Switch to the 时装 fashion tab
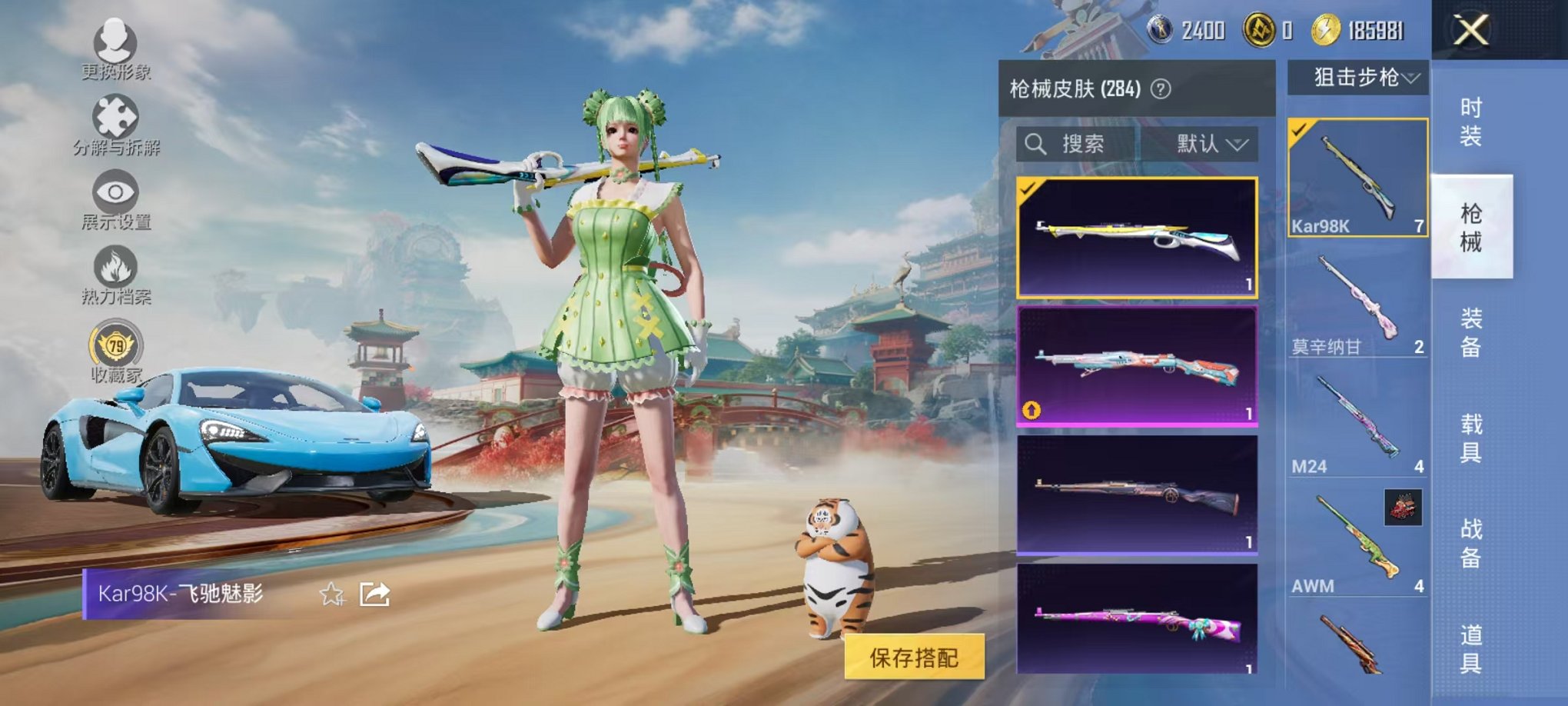This screenshot has width=1568, height=706. pyautogui.click(x=1470, y=119)
